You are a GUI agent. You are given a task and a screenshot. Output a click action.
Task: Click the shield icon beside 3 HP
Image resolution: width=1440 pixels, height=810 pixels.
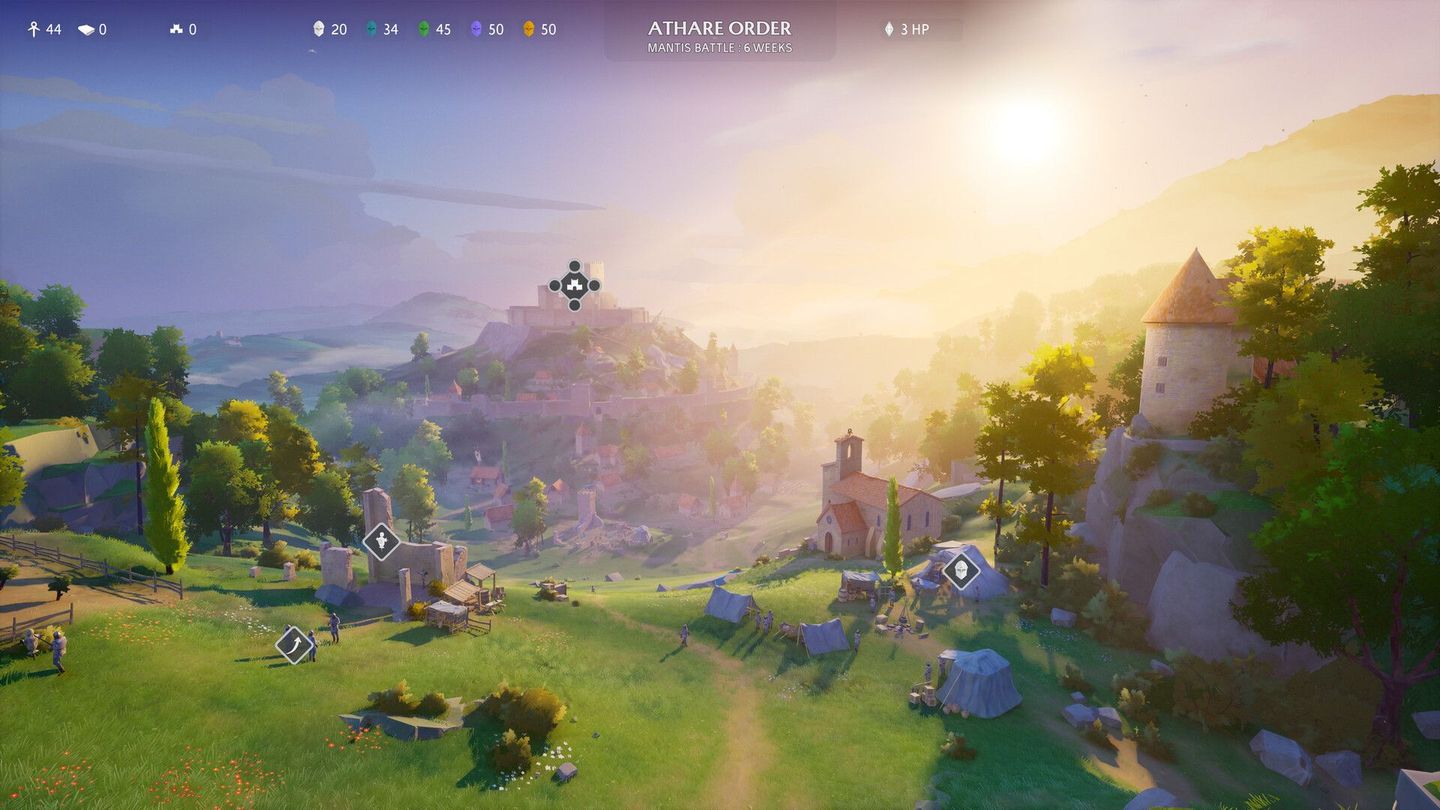tap(888, 28)
